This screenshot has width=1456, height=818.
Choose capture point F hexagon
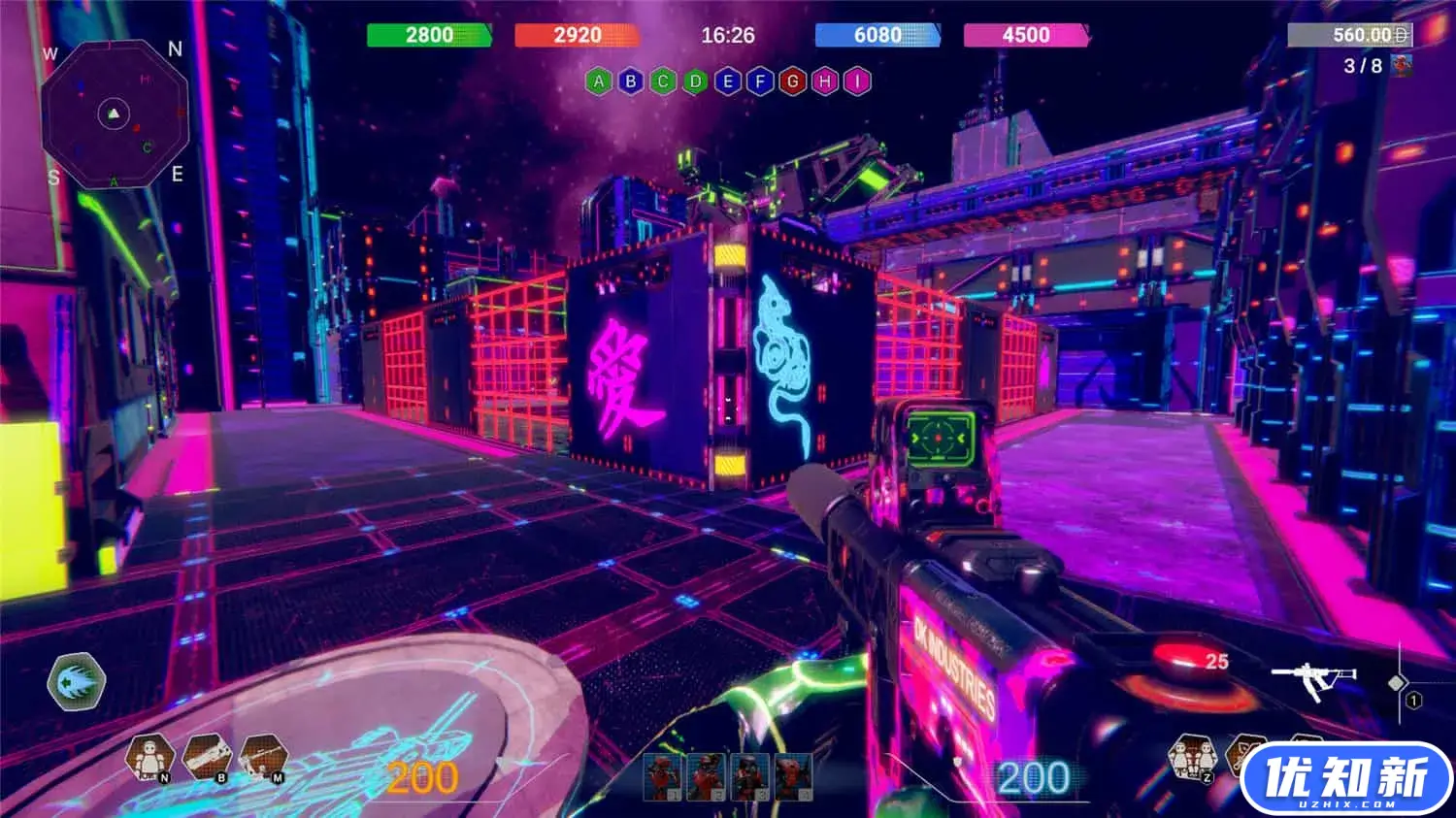[x=760, y=82]
